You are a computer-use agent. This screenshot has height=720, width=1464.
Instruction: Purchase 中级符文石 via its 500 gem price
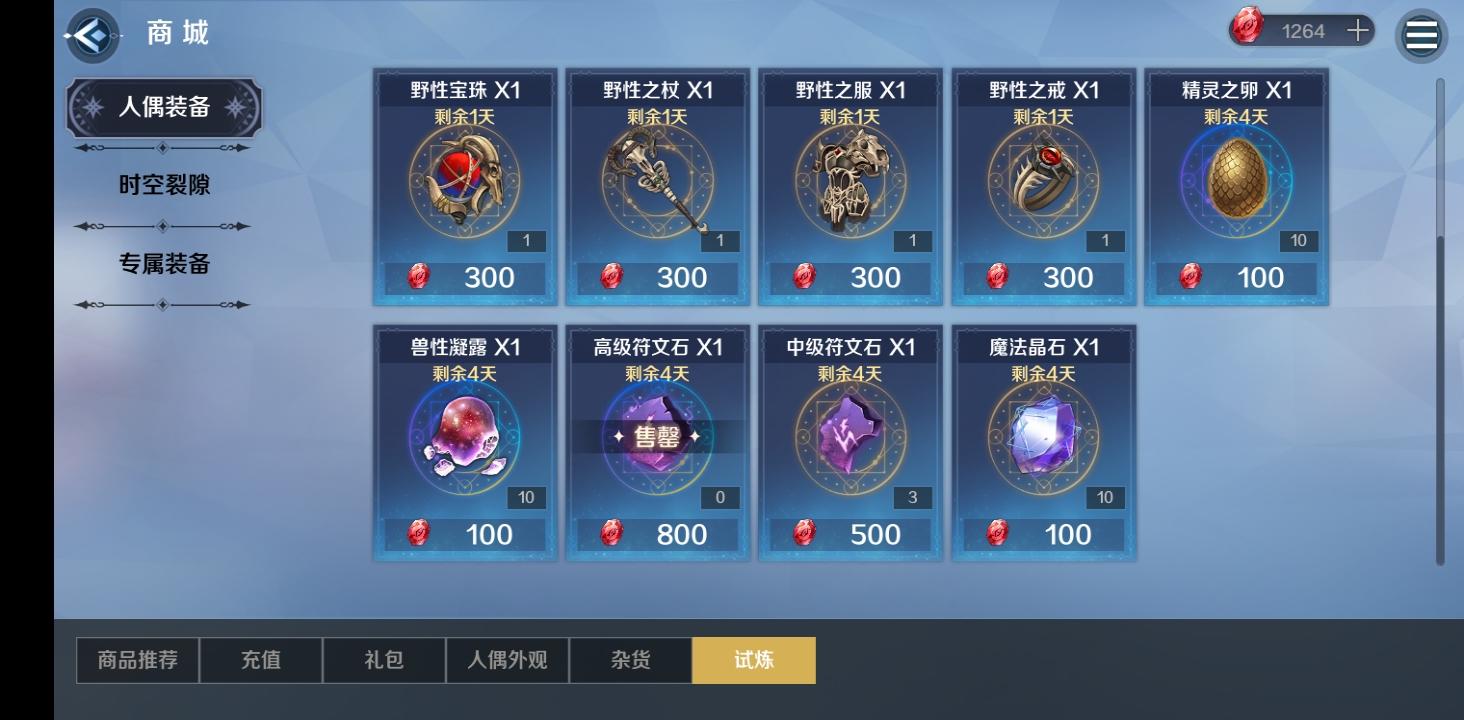[x=849, y=534]
